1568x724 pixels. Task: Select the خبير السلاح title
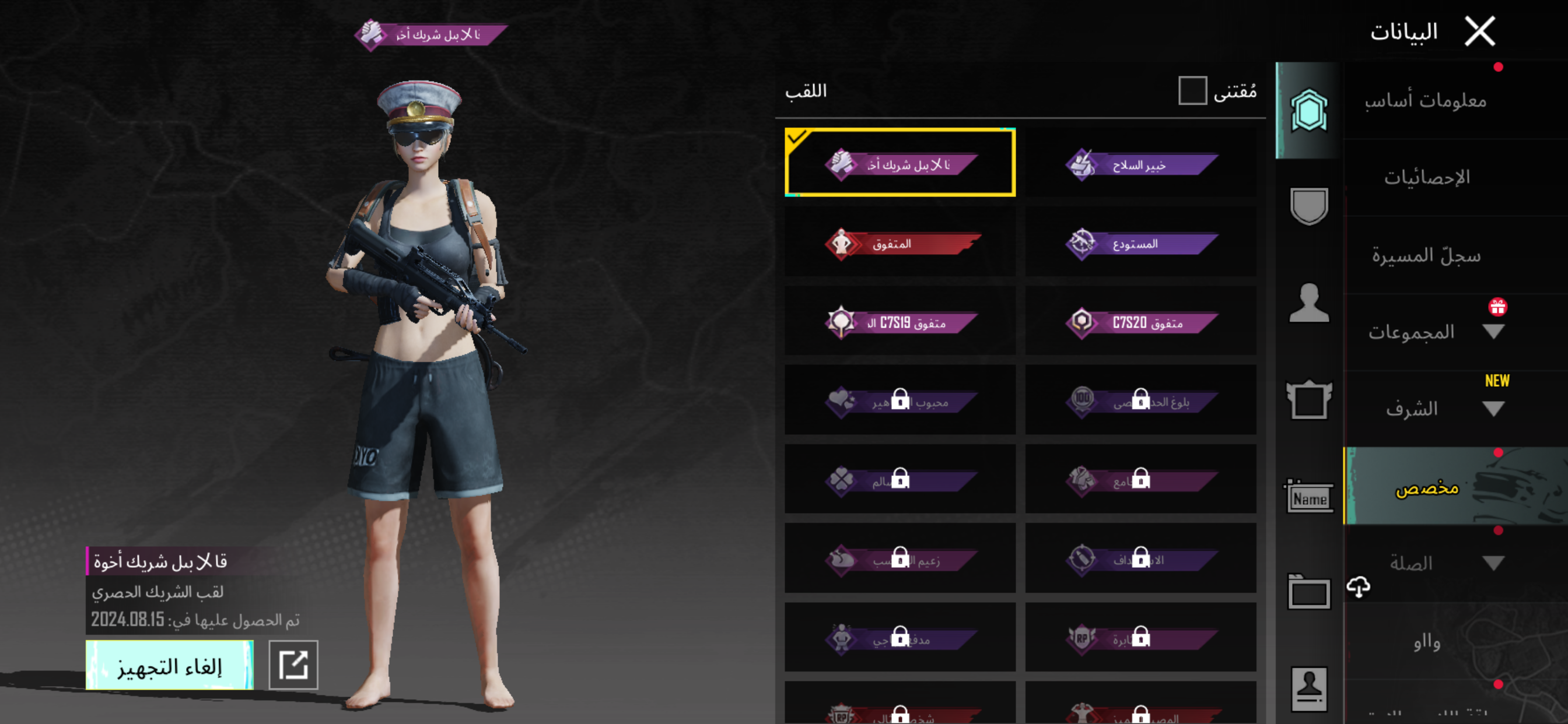coord(1140,163)
